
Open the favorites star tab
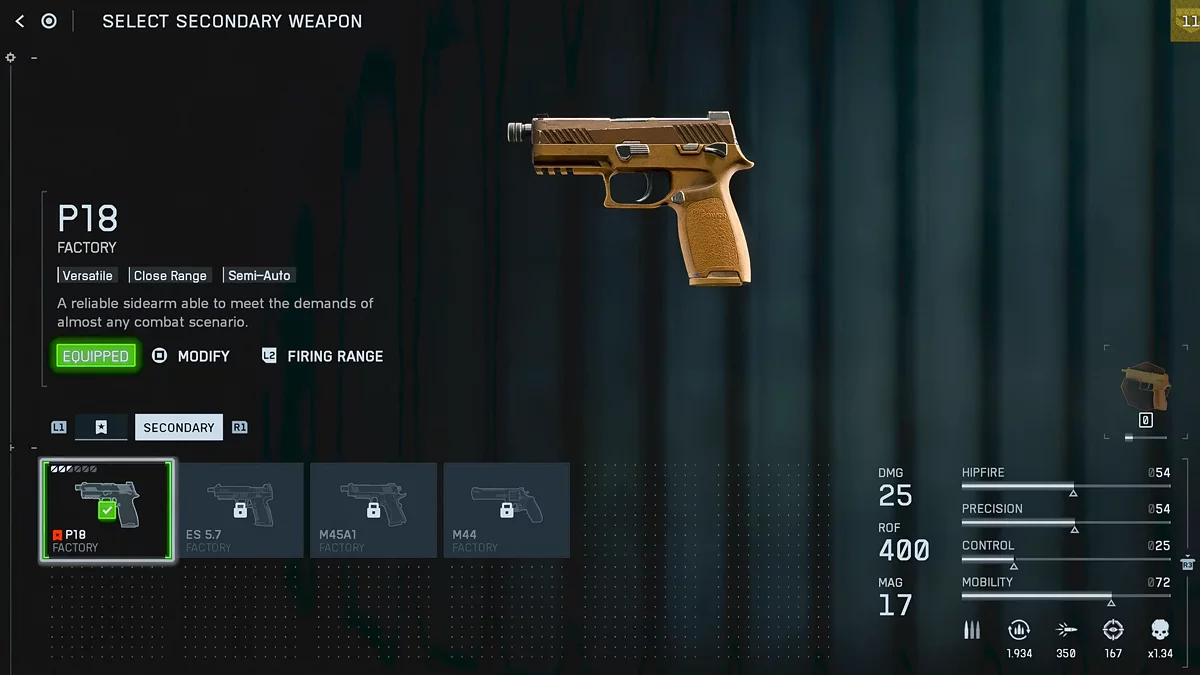[101, 427]
